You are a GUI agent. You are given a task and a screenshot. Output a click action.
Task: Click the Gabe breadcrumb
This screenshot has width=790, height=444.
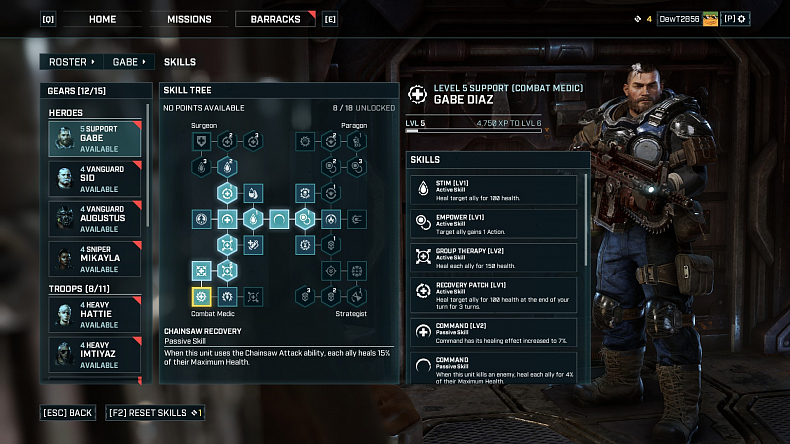pos(129,62)
